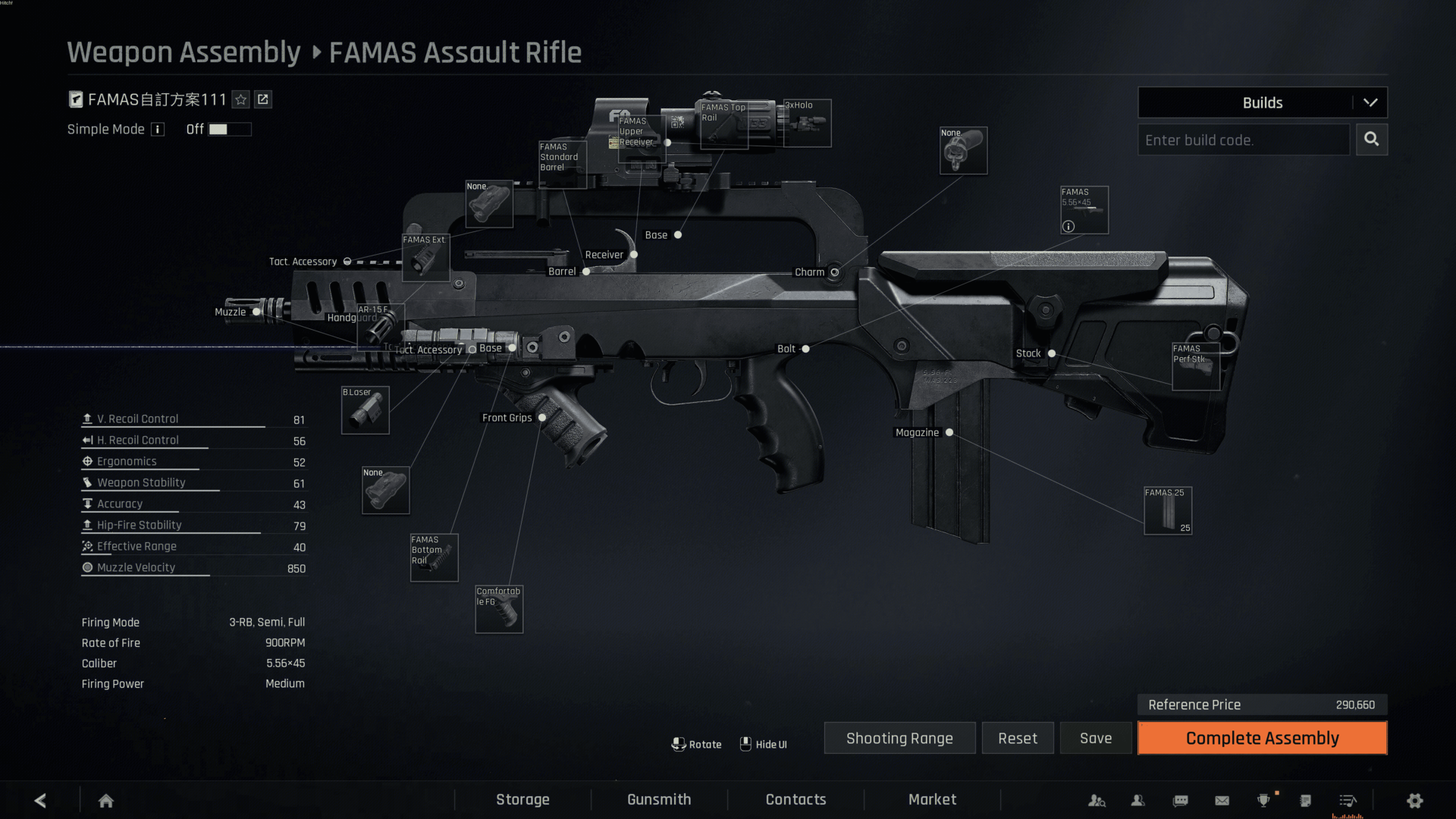Select the 3xHolo optic slot
The height and width of the screenshot is (819, 1456).
[x=807, y=123]
